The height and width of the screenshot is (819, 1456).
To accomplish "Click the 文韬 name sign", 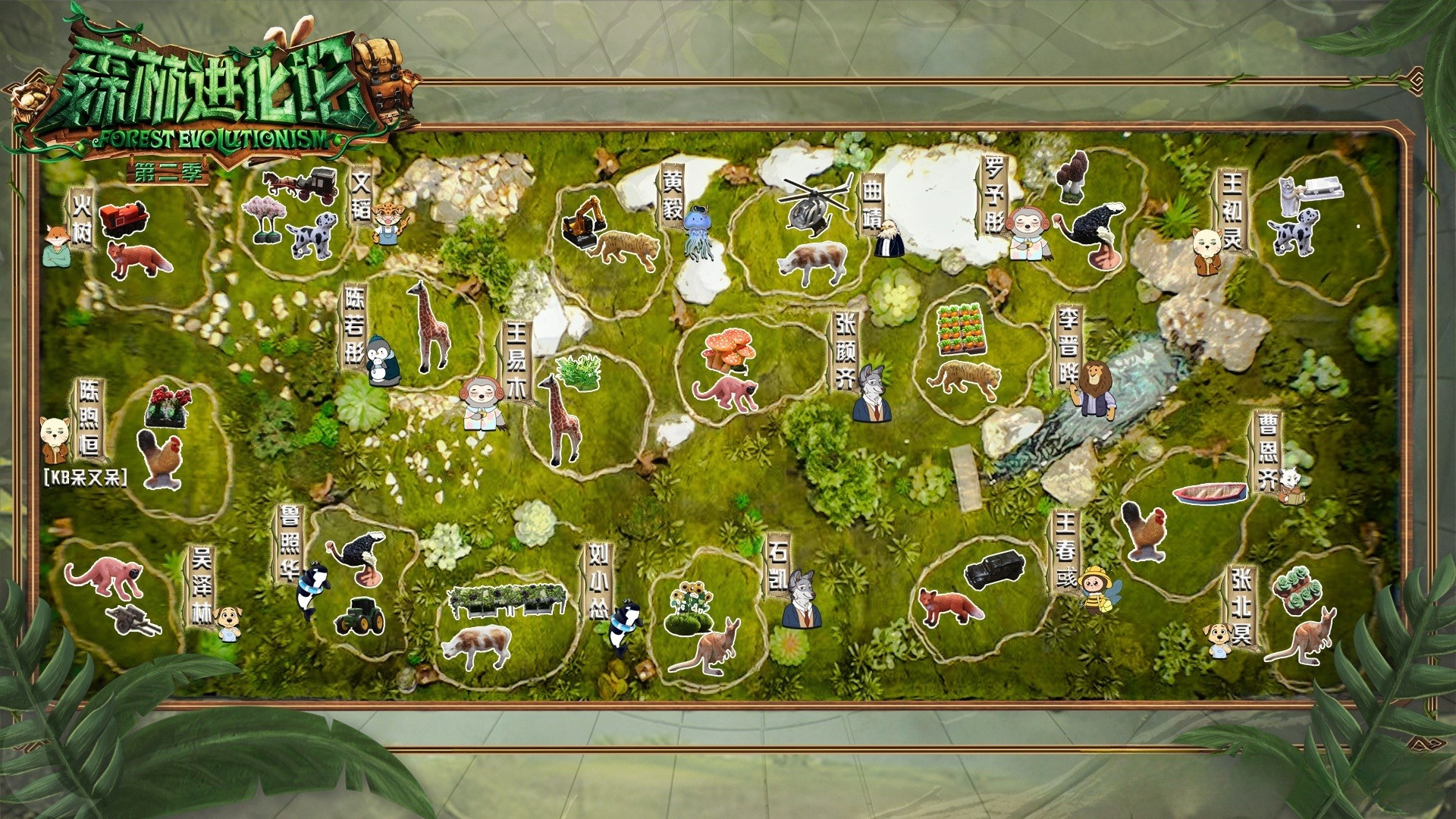I will point(362,196).
